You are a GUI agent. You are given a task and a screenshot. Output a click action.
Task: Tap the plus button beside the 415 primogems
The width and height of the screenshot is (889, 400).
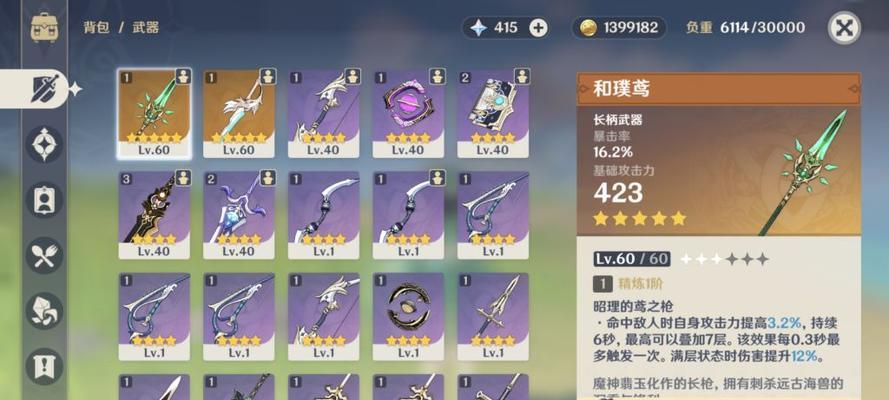click(538, 27)
